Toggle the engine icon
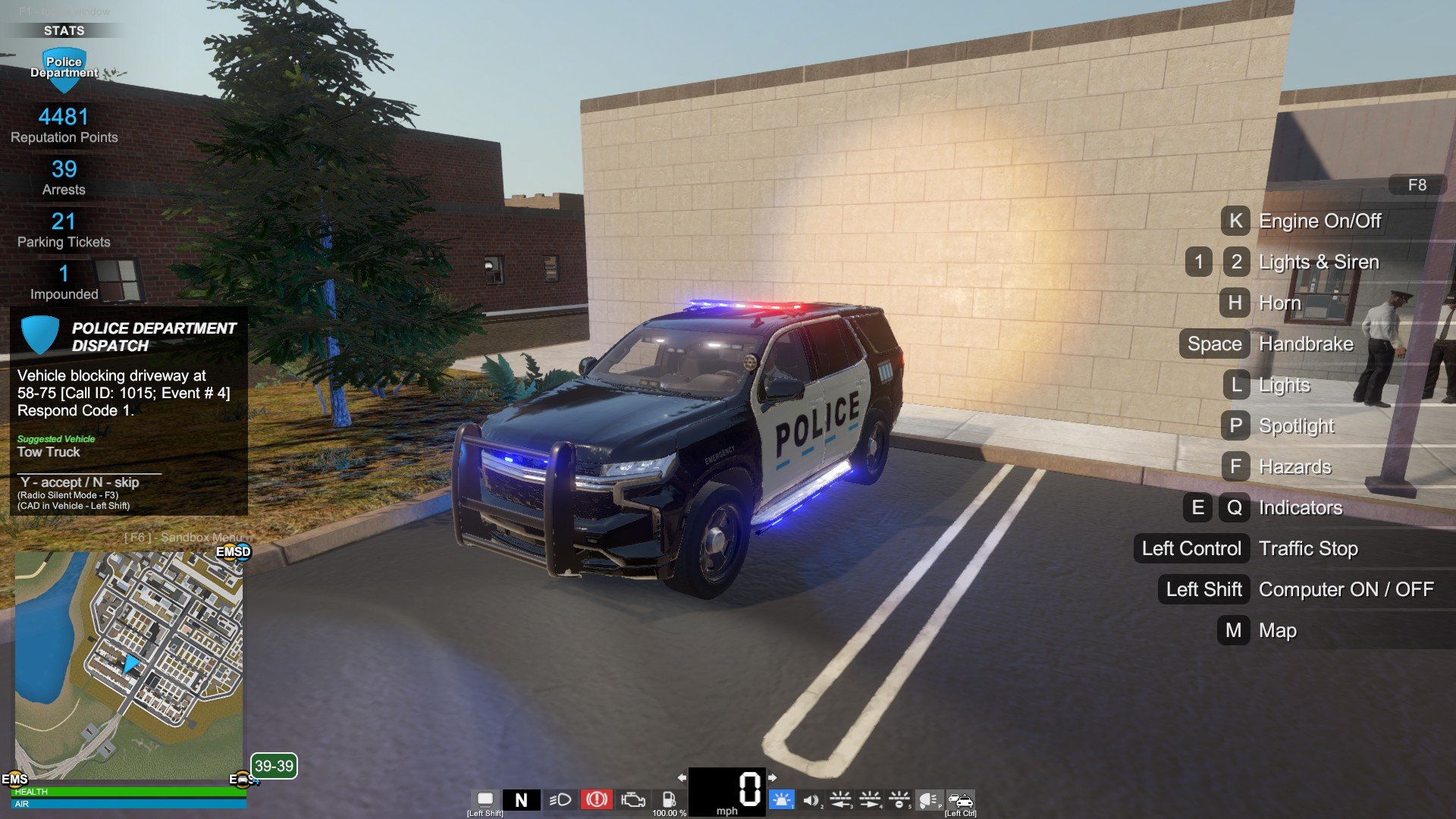This screenshot has width=1456, height=819. pyautogui.click(x=632, y=800)
